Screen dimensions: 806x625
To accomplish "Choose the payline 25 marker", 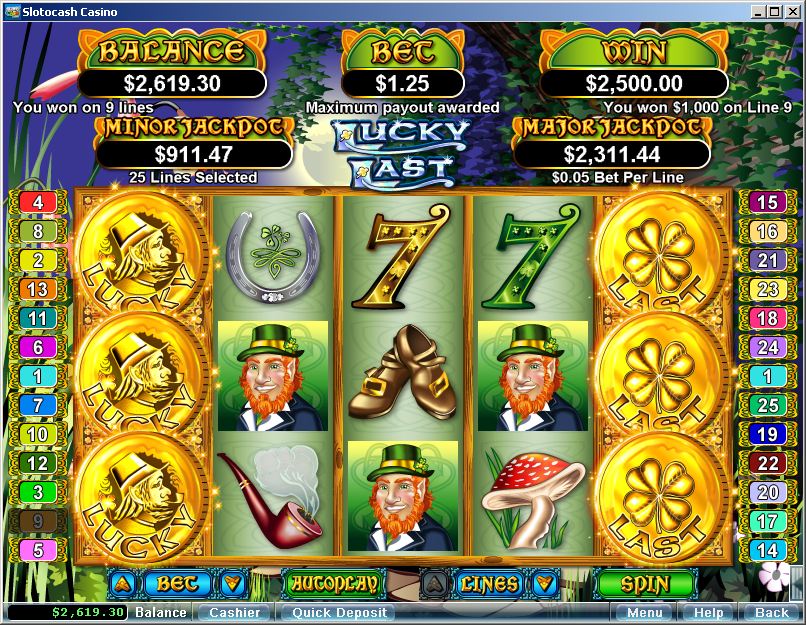I will pos(766,405).
